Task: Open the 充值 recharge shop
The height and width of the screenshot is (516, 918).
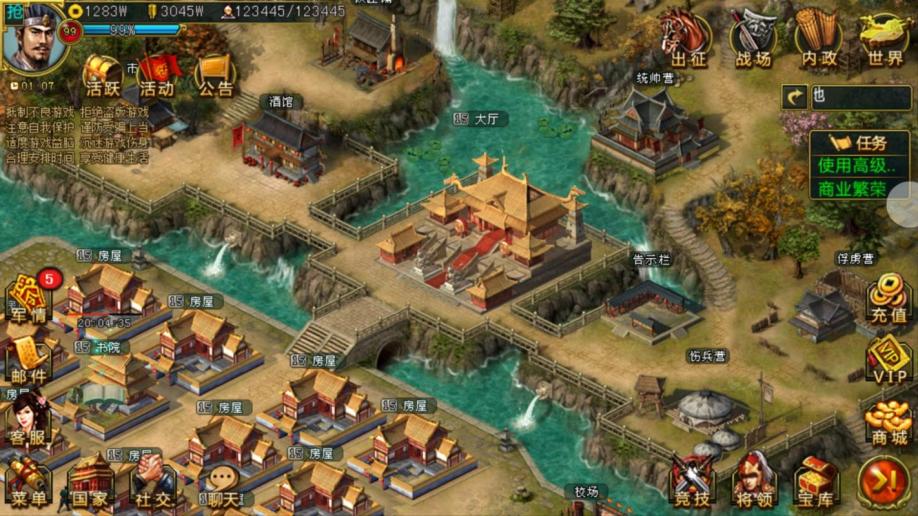Action: tap(887, 300)
